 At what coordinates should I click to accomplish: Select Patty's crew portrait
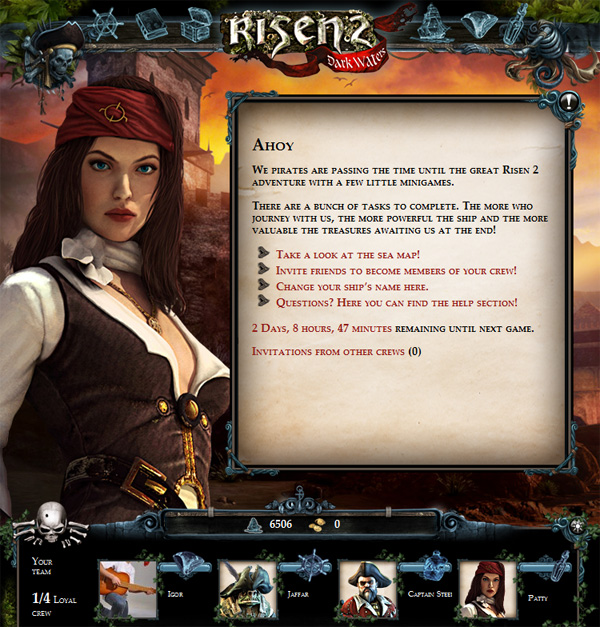[487, 589]
